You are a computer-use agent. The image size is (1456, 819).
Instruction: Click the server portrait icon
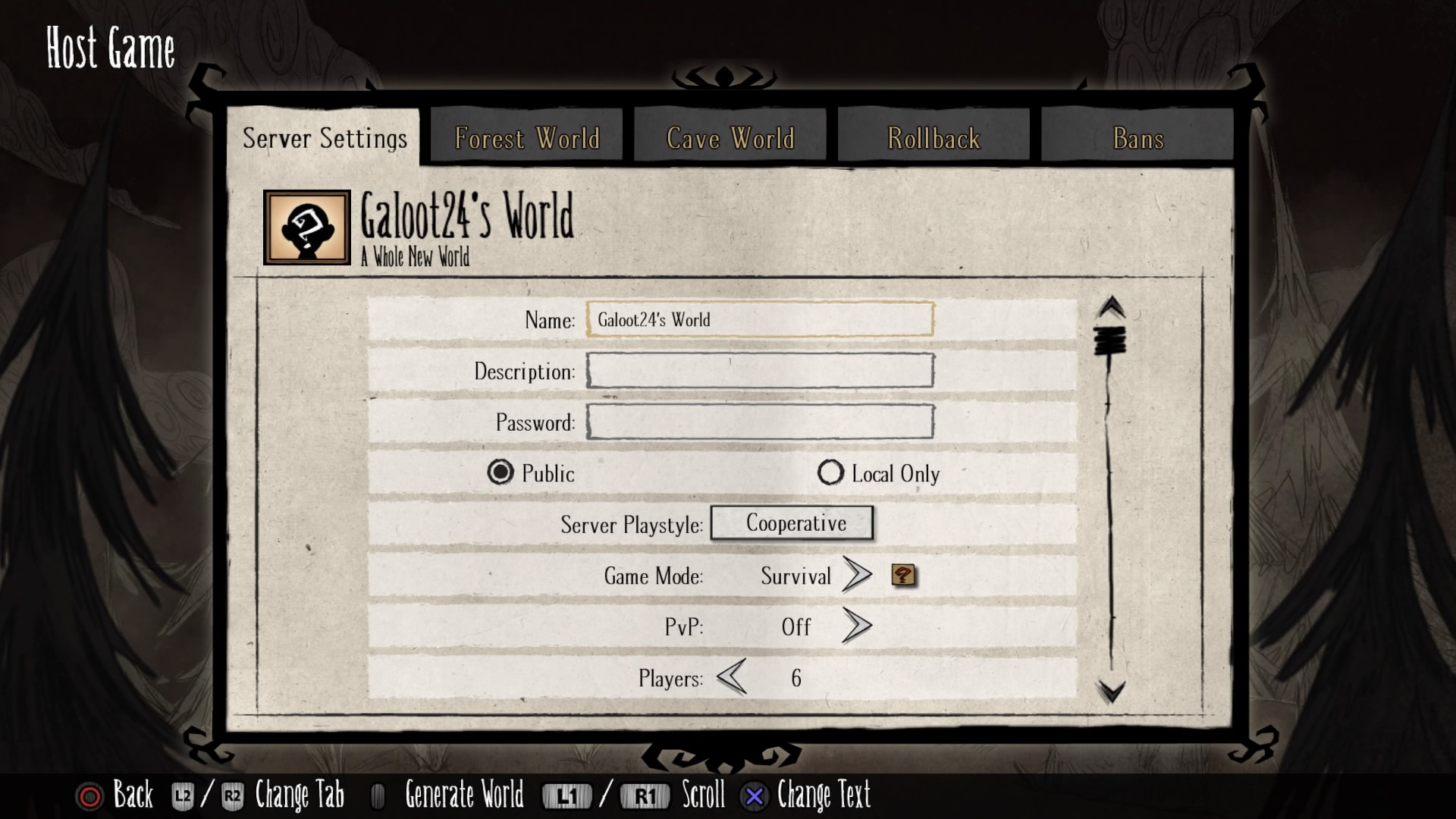pyautogui.click(x=307, y=227)
